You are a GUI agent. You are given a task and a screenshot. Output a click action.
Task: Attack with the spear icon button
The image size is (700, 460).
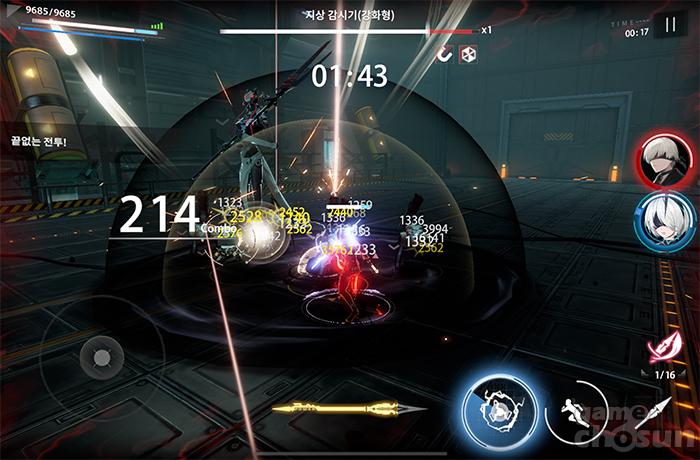pos(655,411)
